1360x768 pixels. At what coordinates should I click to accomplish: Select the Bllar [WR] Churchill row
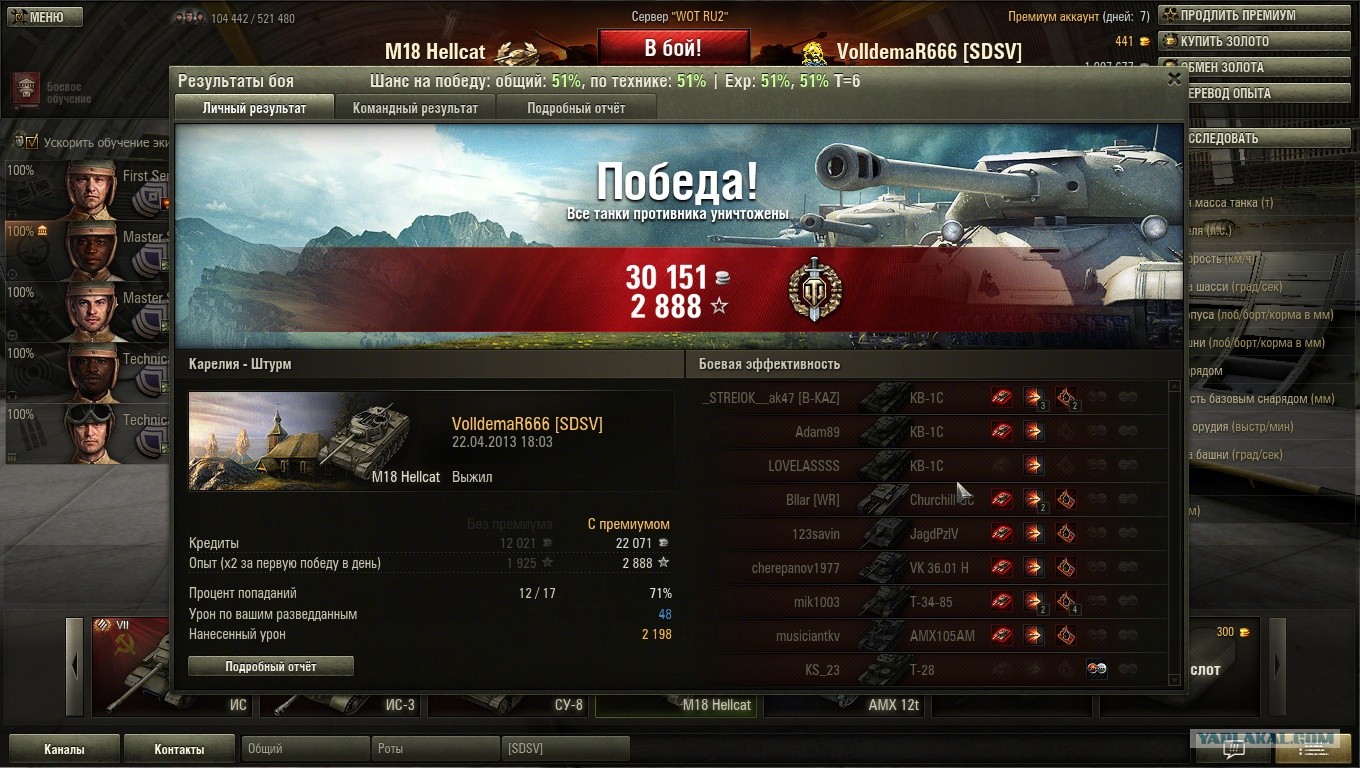pos(935,500)
